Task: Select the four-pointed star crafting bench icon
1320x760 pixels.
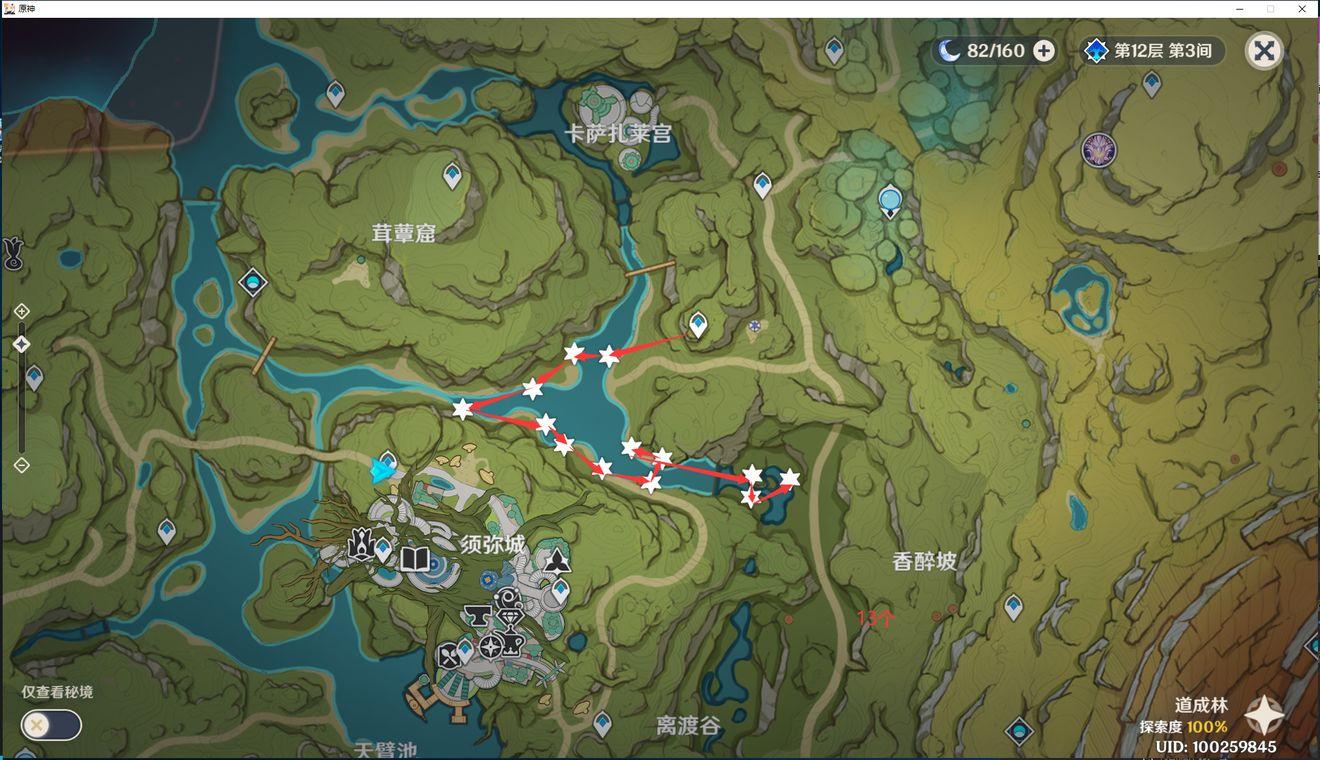Action: click(x=490, y=645)
